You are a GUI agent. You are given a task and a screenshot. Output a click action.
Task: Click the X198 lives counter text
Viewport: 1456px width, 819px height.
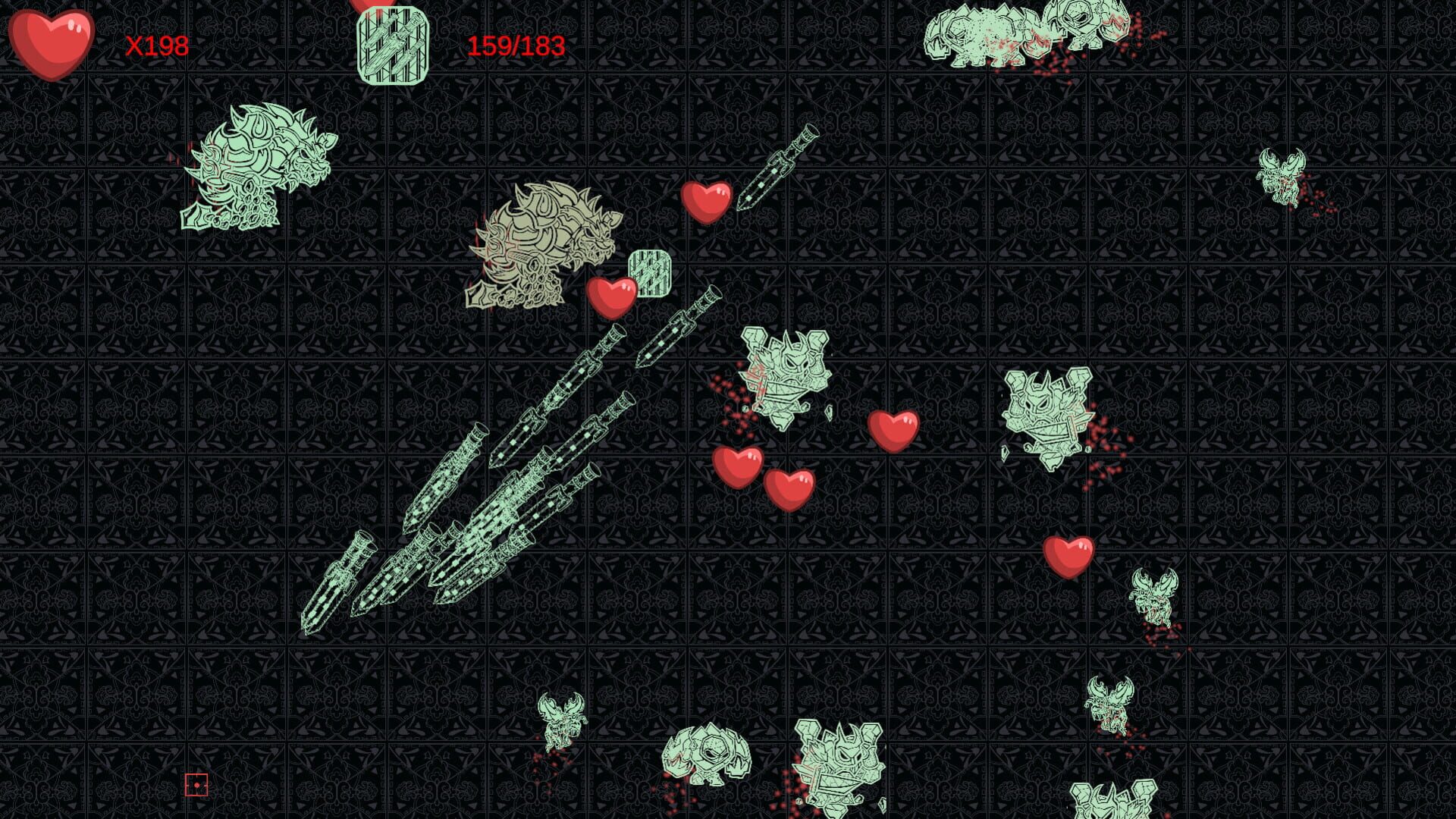coord(157,47)
